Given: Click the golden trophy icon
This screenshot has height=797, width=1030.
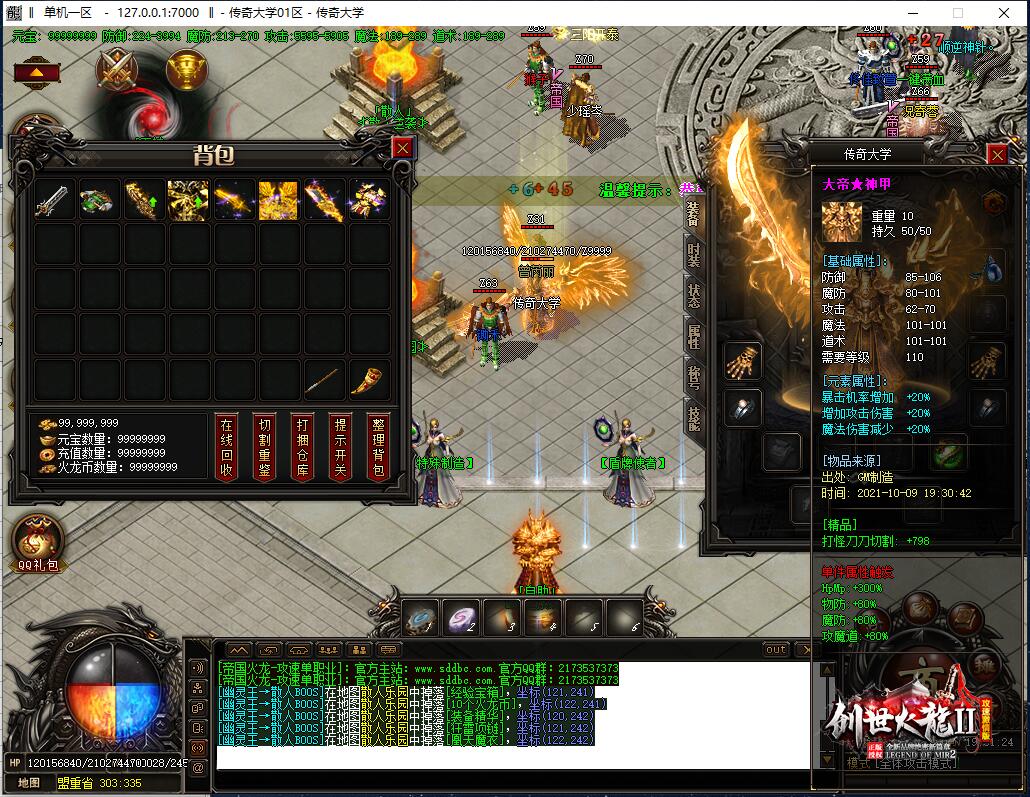Looking at the screenshot, I should (x=186, y=70).
